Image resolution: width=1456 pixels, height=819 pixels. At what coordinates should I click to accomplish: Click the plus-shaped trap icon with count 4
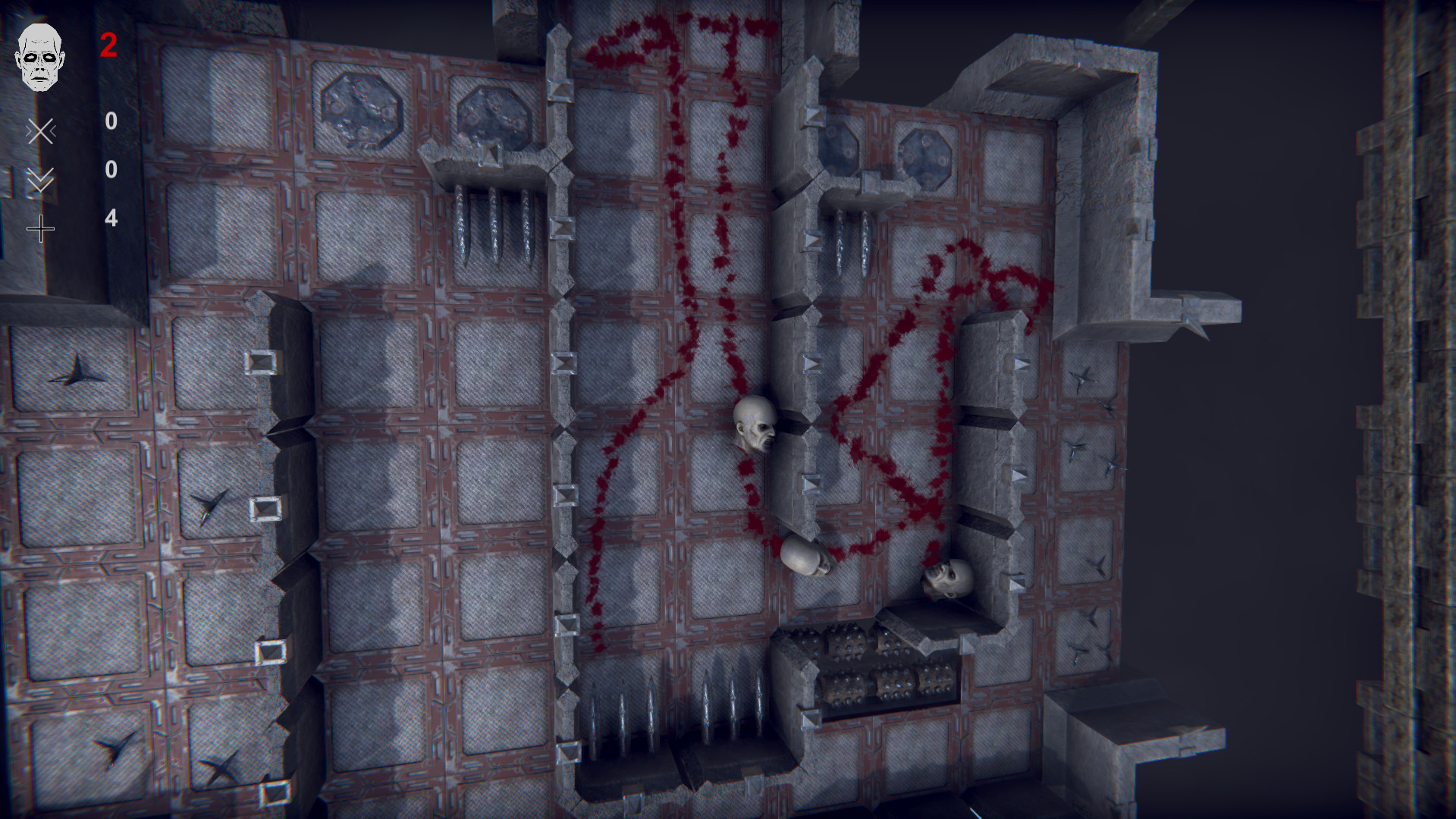pos(42,229)
